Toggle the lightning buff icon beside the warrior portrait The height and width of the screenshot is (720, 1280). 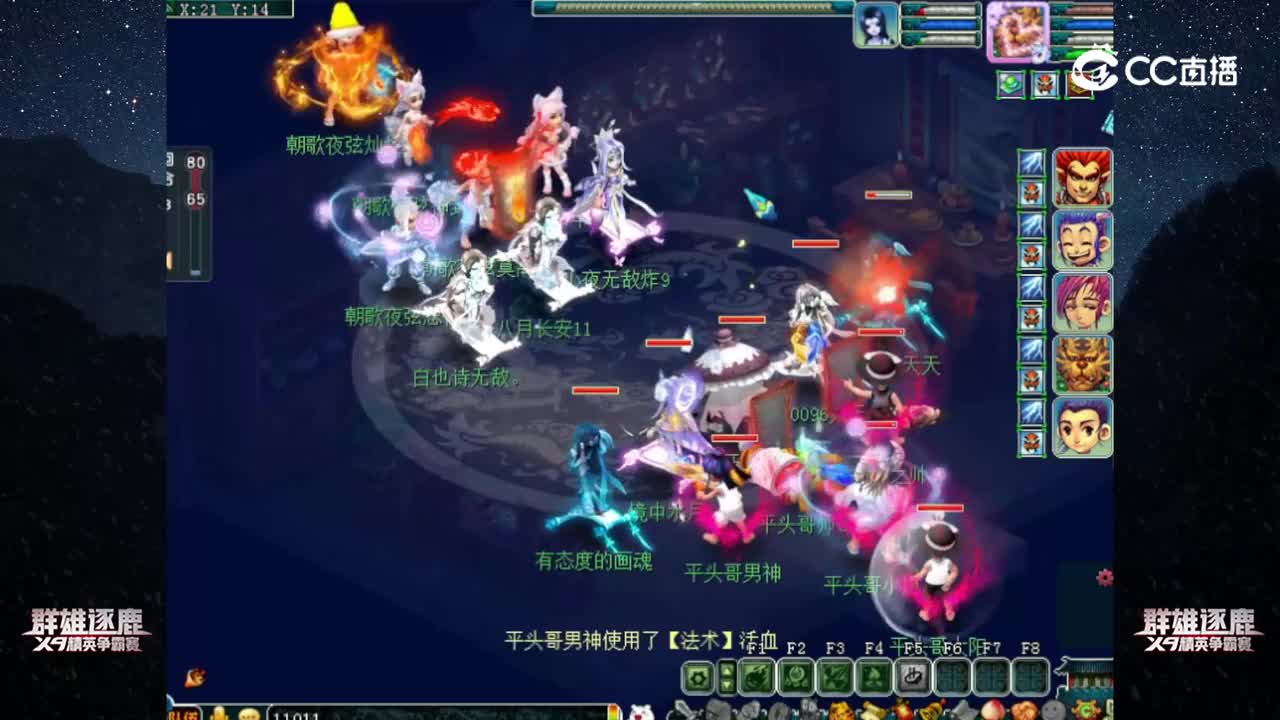pos(1030,165)
